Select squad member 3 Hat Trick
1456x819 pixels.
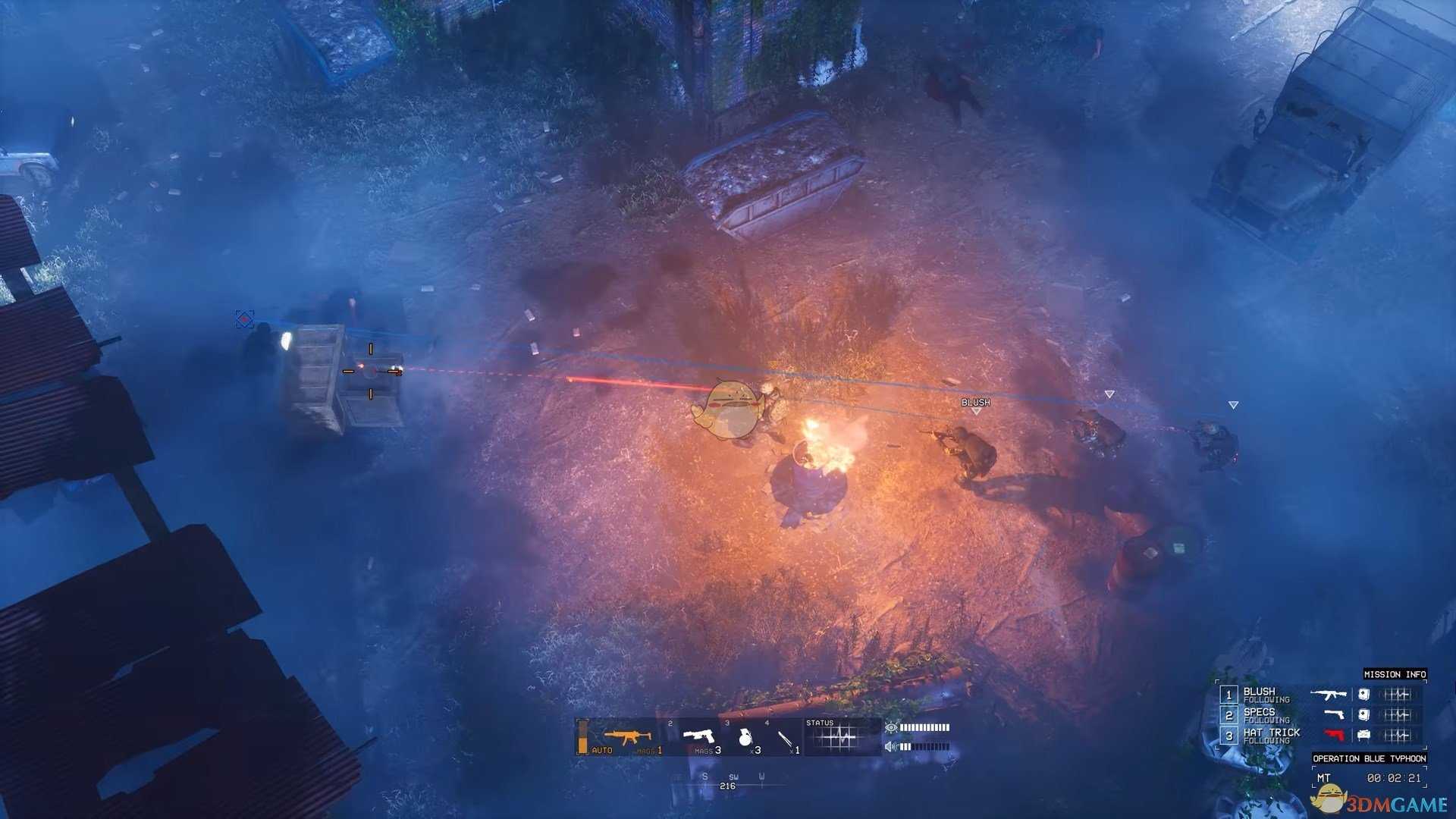pyautogui.click(x=1271, y=735)
